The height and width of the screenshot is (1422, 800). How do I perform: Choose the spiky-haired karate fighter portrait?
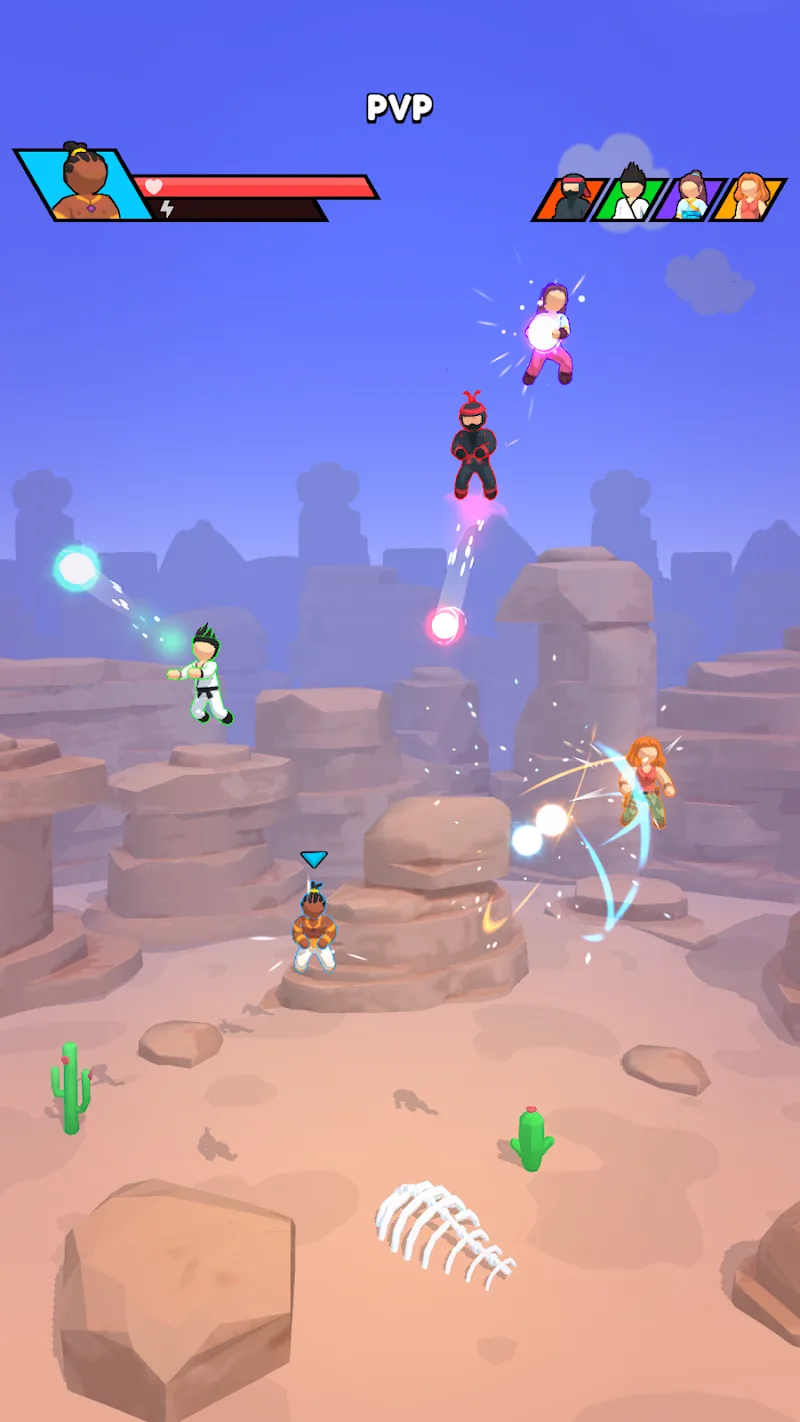point(630,197)
